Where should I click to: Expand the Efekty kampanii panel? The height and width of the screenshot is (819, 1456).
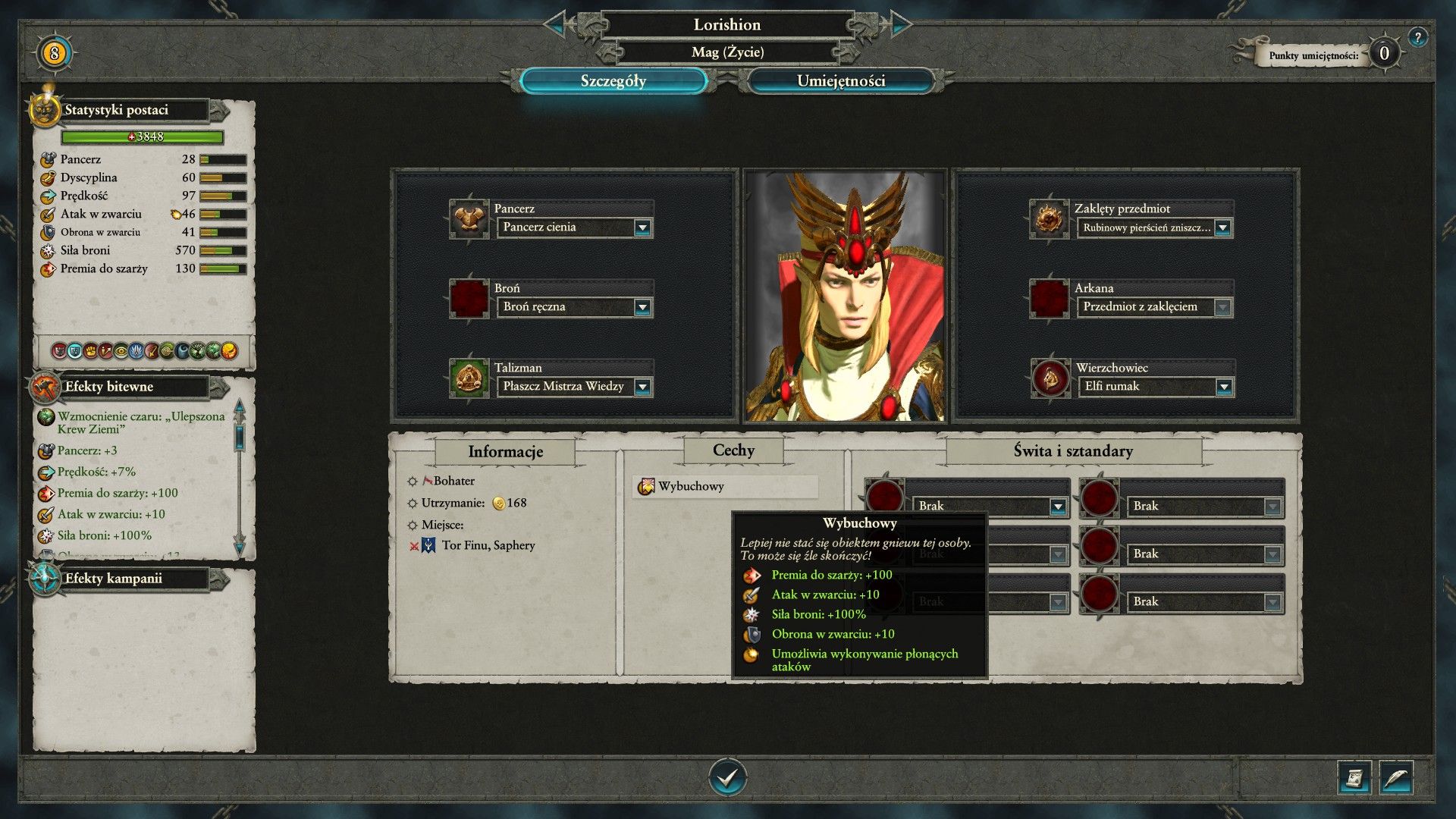(x=220, y=580)
